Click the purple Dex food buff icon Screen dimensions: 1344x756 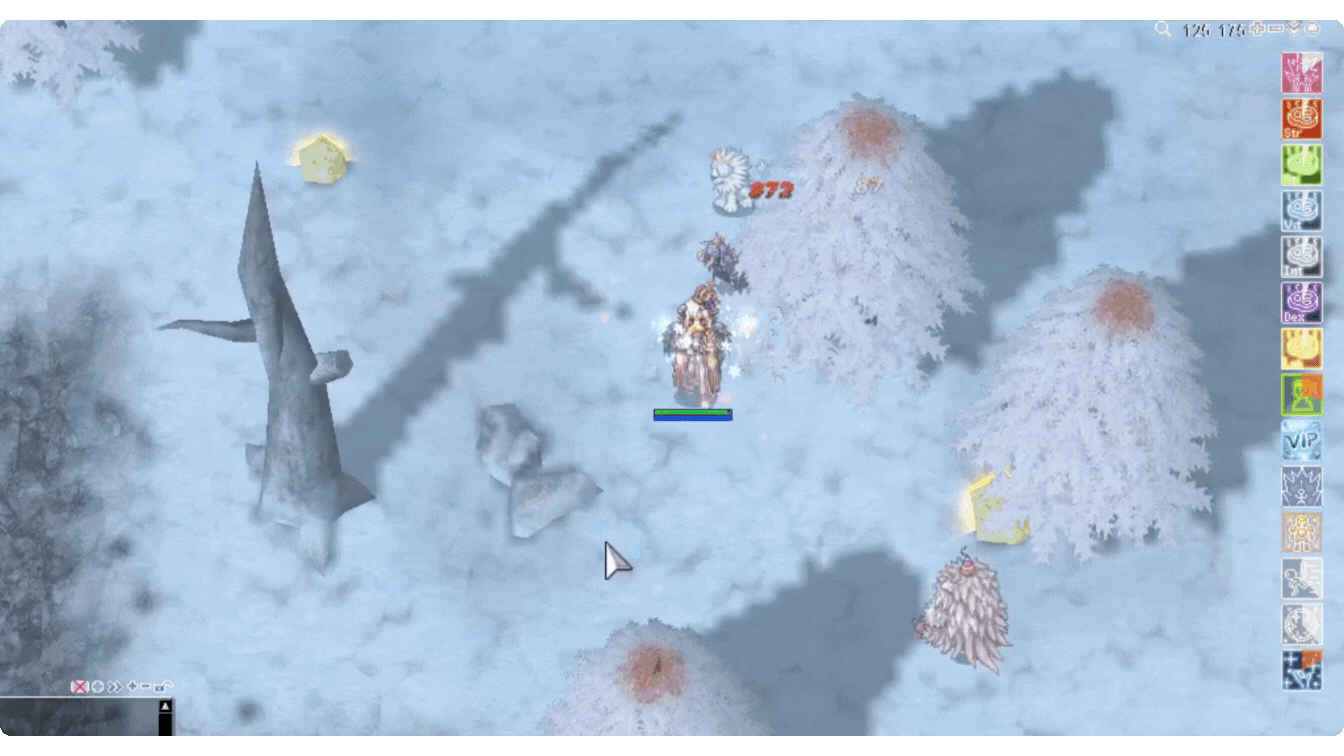(x=1302, y=303)
